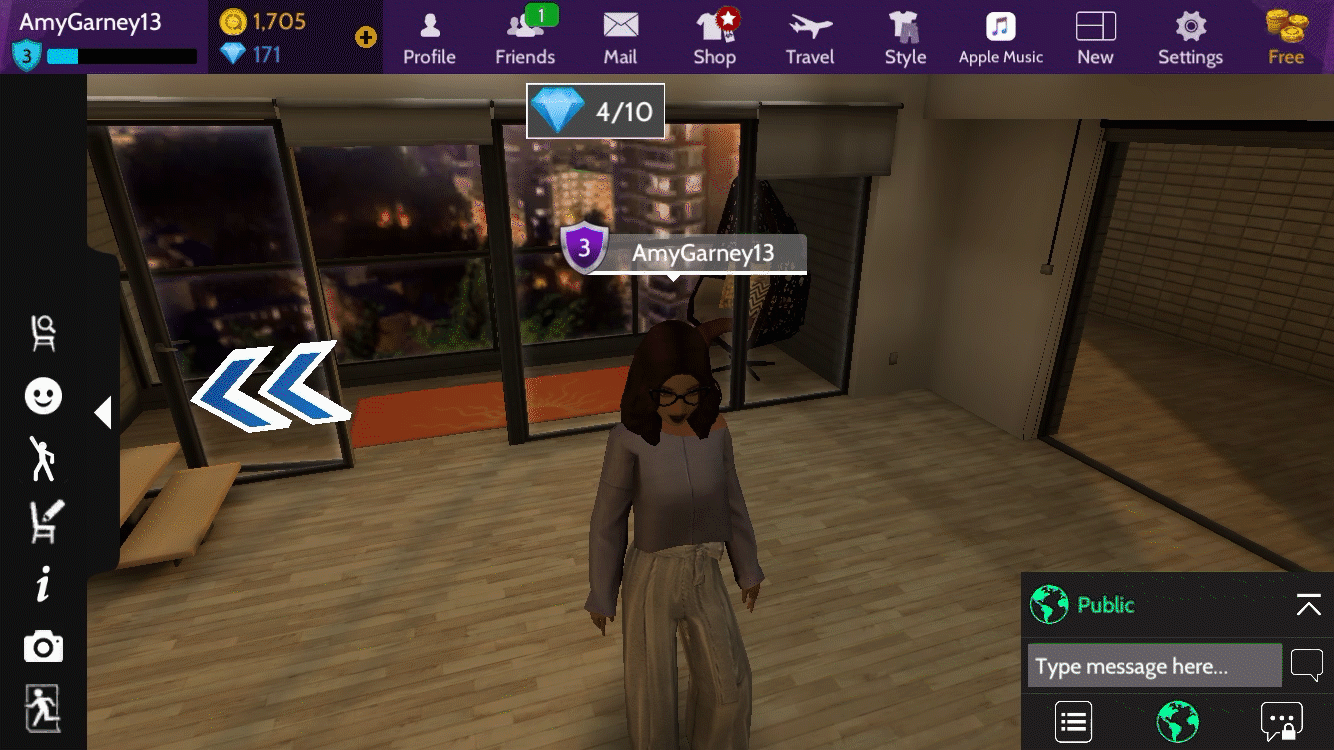Open the Friends list

[x=525, y=38]
